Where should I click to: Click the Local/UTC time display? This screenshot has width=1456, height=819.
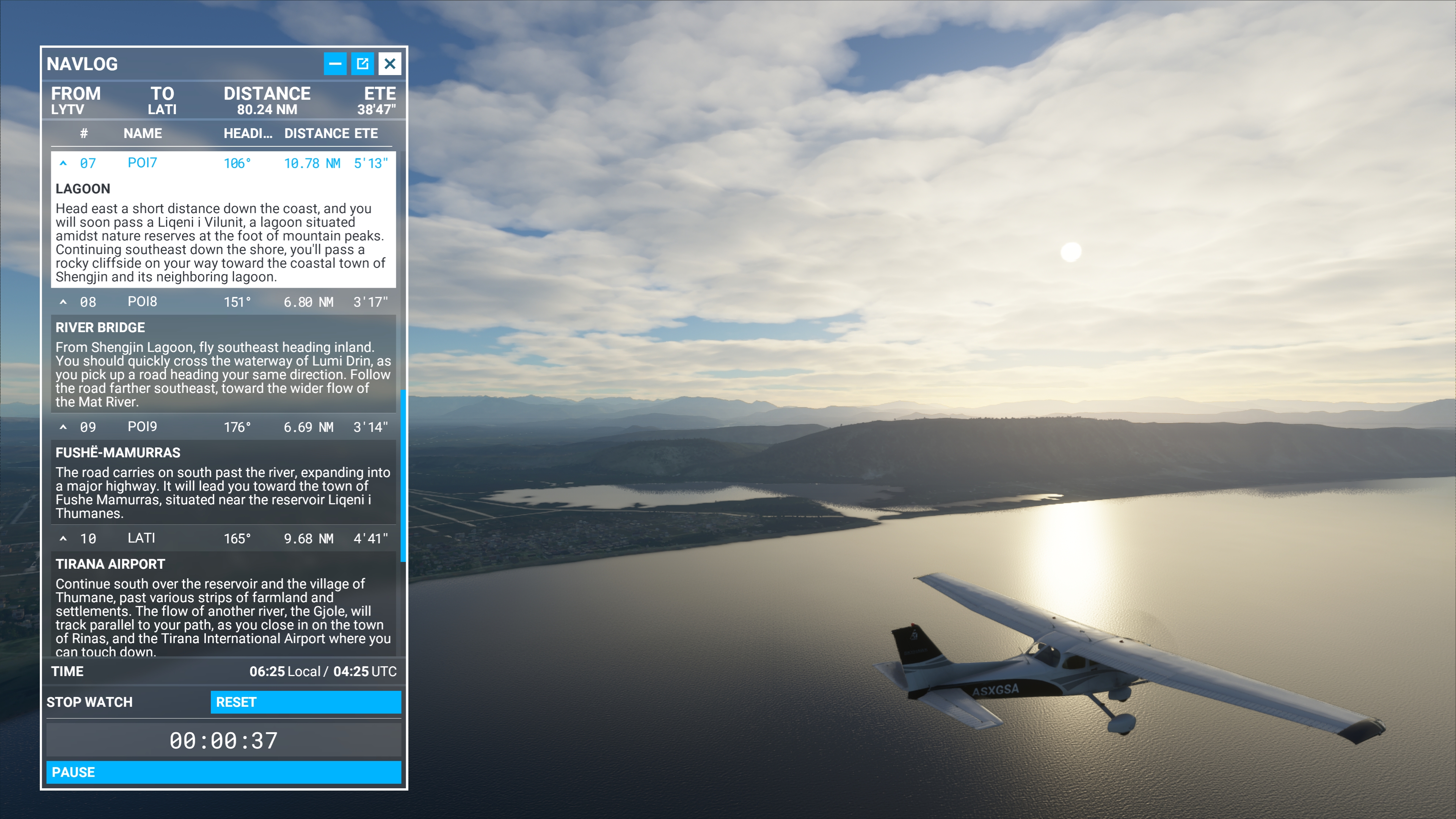323,672
